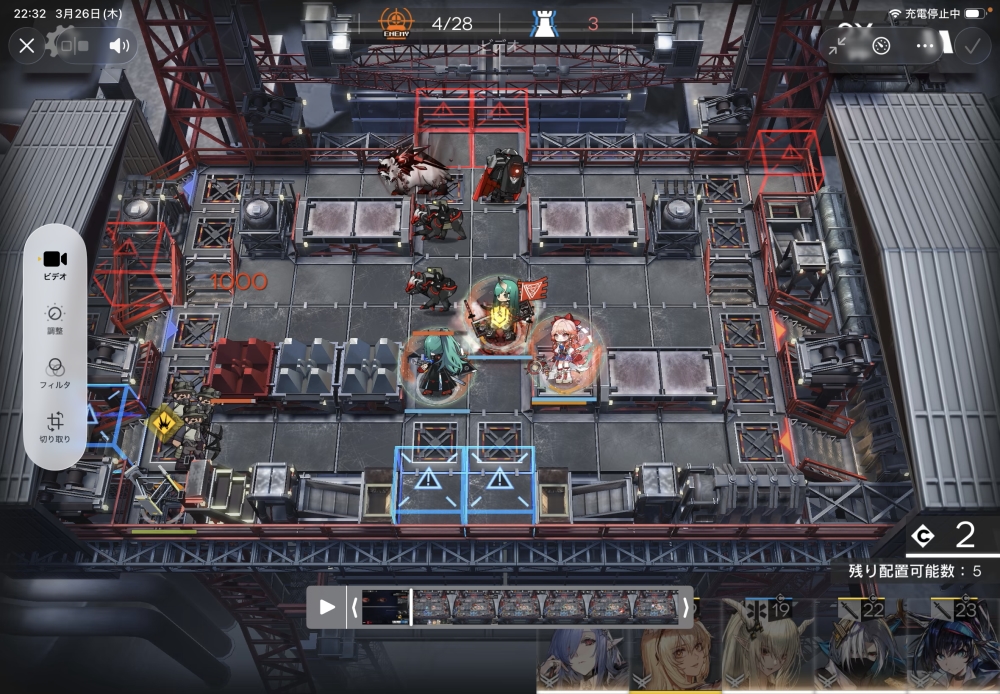Viewport: 1000px width, 694px height.
Task: Confirm edits with the checkmark button
Action: (x=971, y=45)
